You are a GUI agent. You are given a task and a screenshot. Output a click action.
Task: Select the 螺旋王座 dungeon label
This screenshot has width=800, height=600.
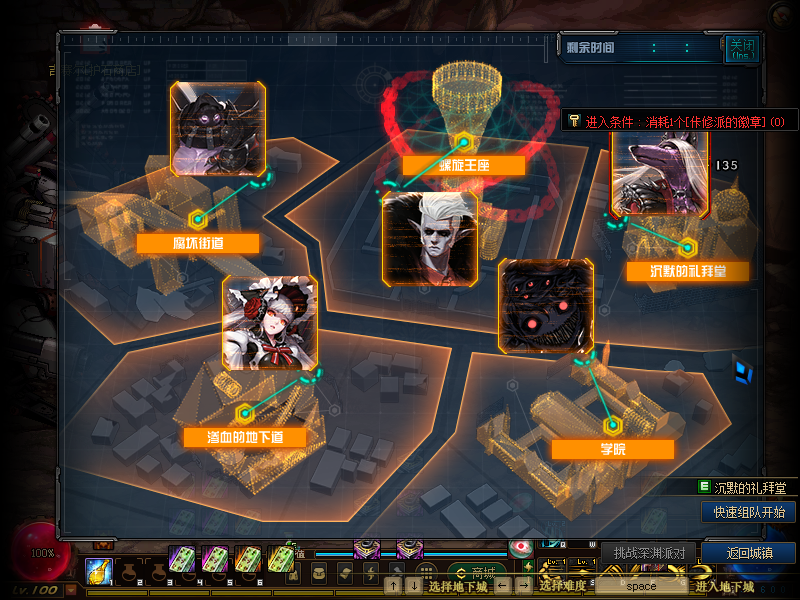[463, 166]
